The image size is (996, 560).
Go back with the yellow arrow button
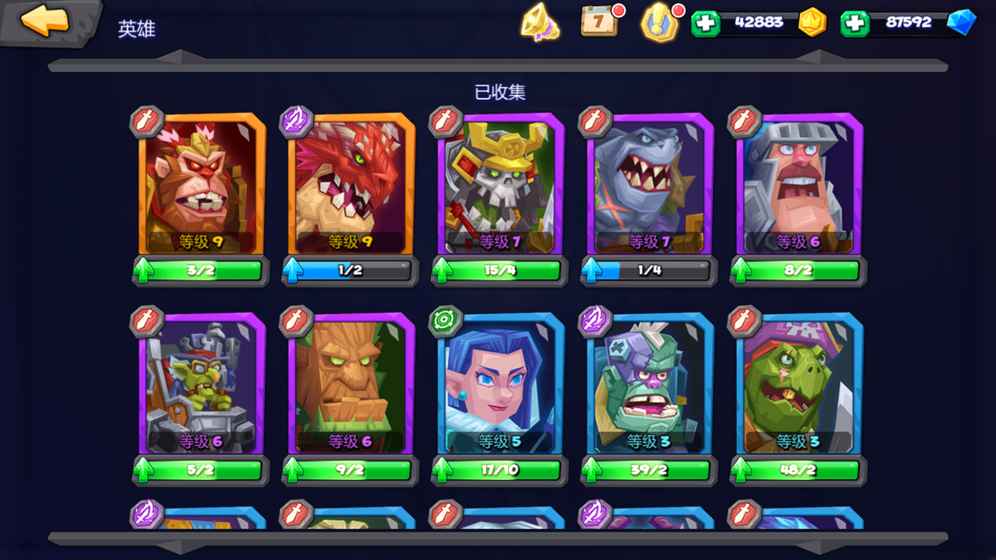pyautogui.click(x=46, y=21)
